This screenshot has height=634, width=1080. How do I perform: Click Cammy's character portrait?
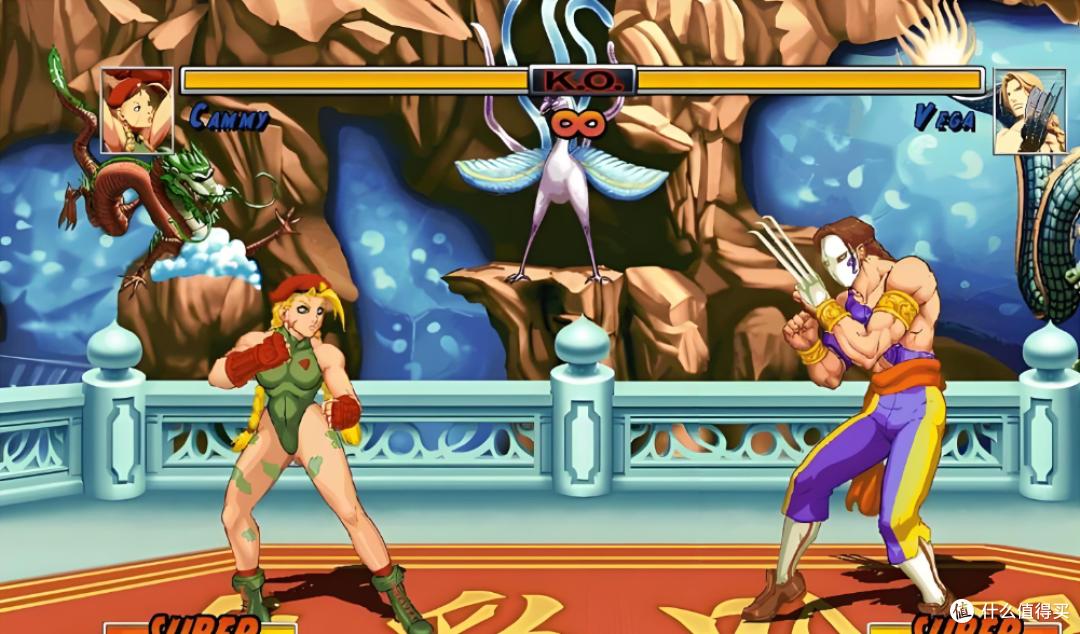pyautogui.click(x=137, y=110)
